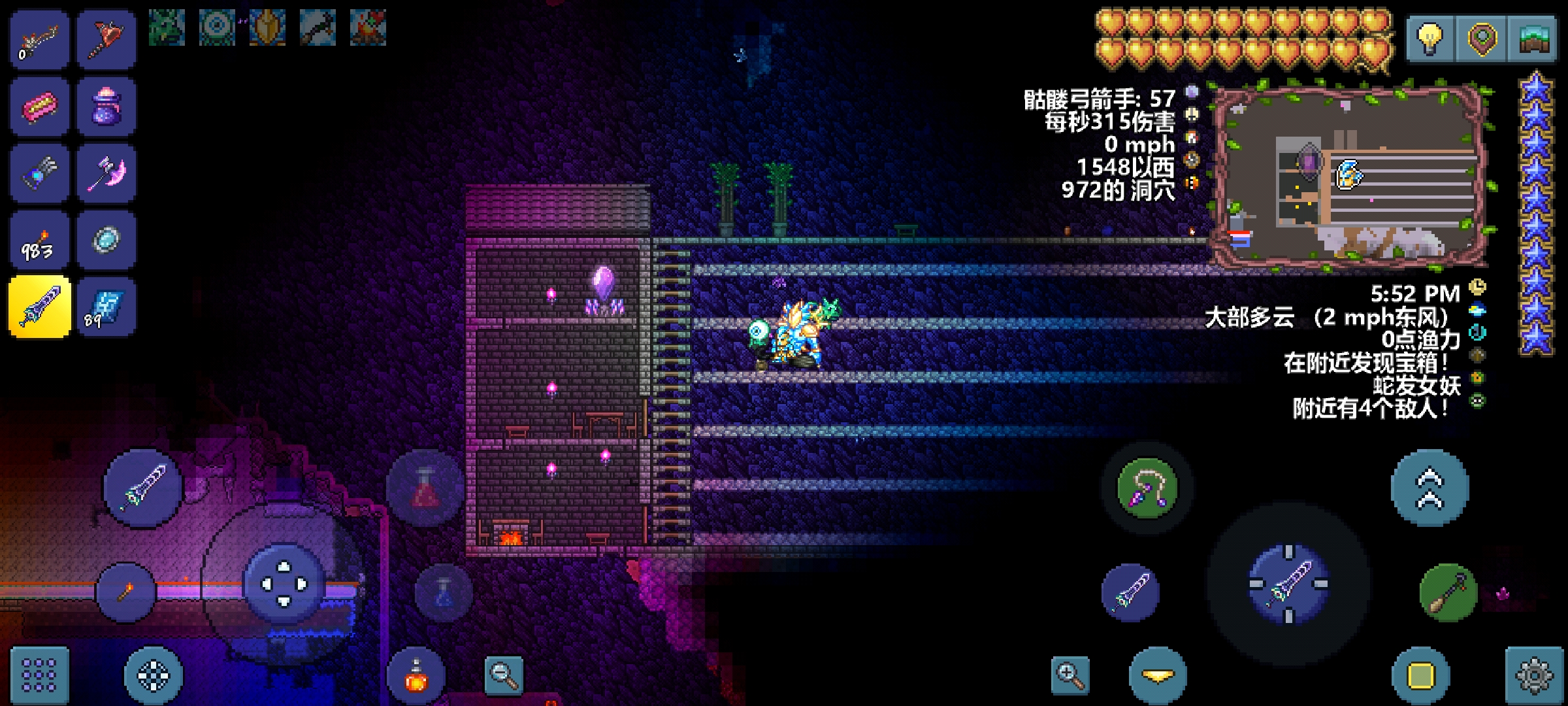Image resolution: width=1568 pixels, height=706 pixels.
Task: Open the minimap
Action: 1533,39
